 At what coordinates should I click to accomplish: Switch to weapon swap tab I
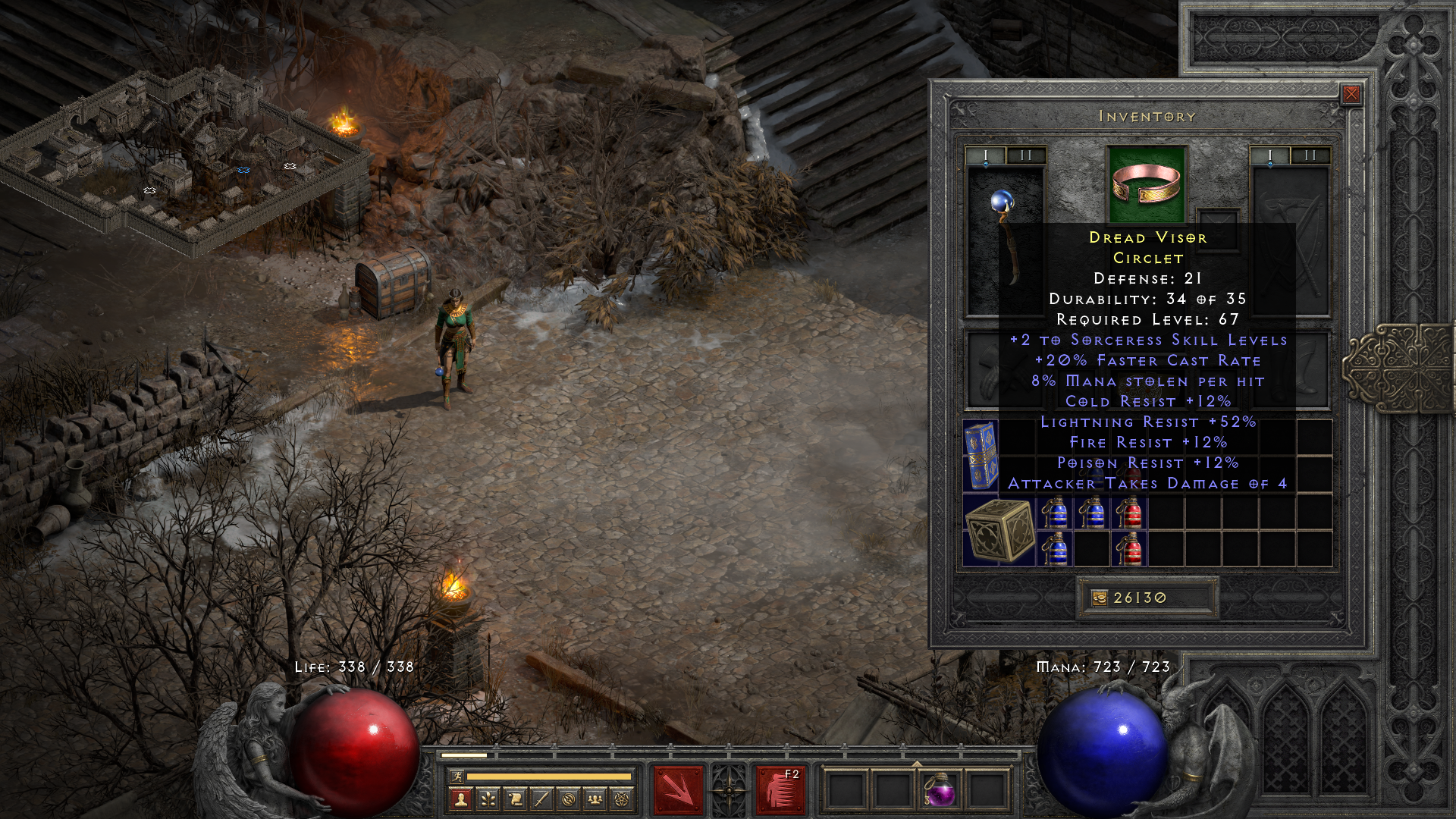point(986,155)
